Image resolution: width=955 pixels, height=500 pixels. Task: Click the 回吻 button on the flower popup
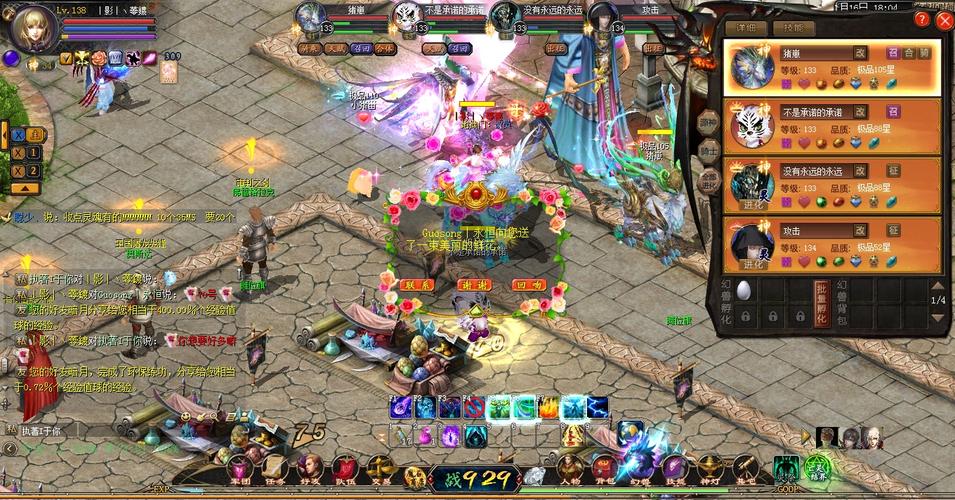(x=528, y=285)
